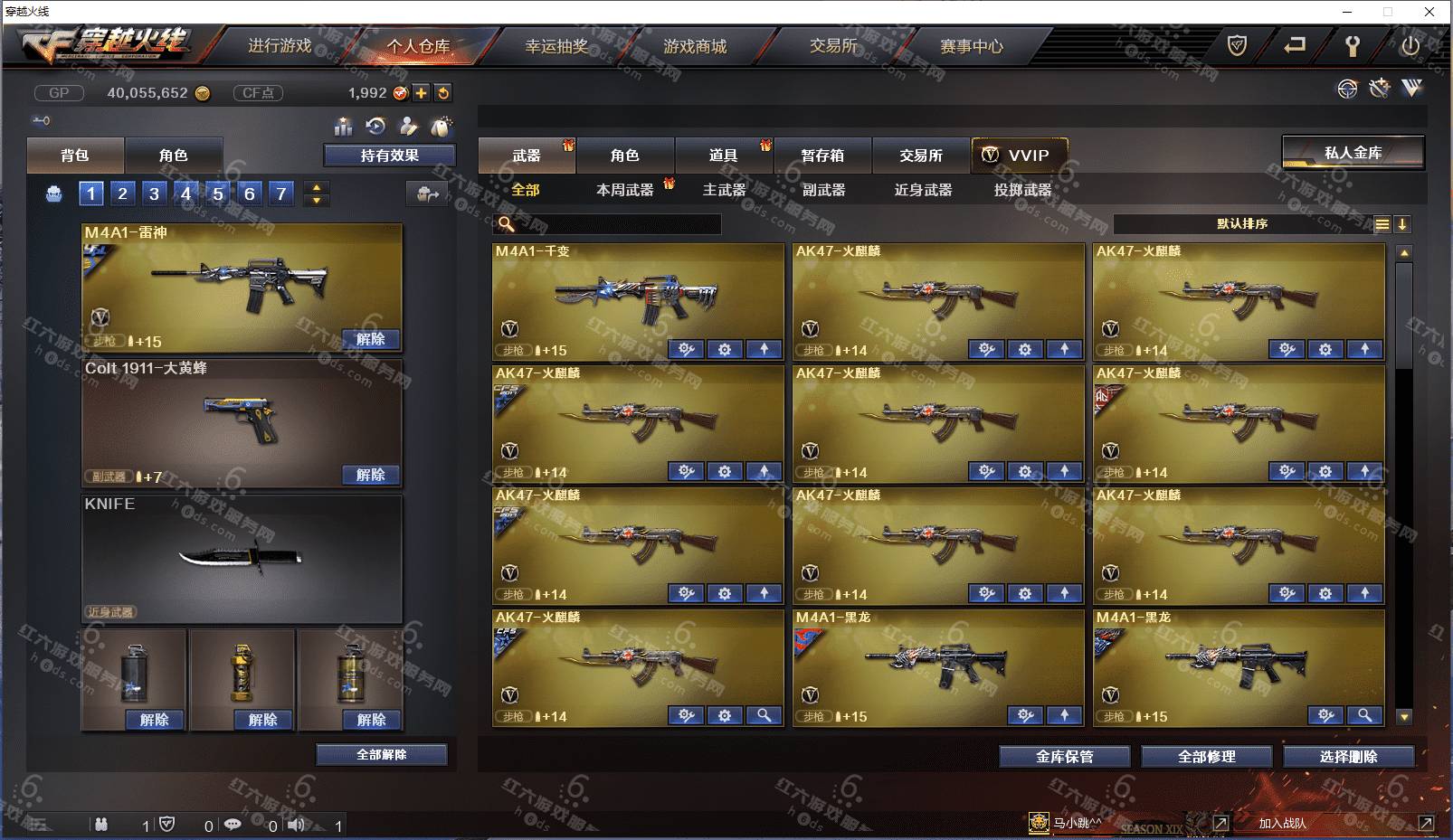Click the weapon search field

coord(615,223)
